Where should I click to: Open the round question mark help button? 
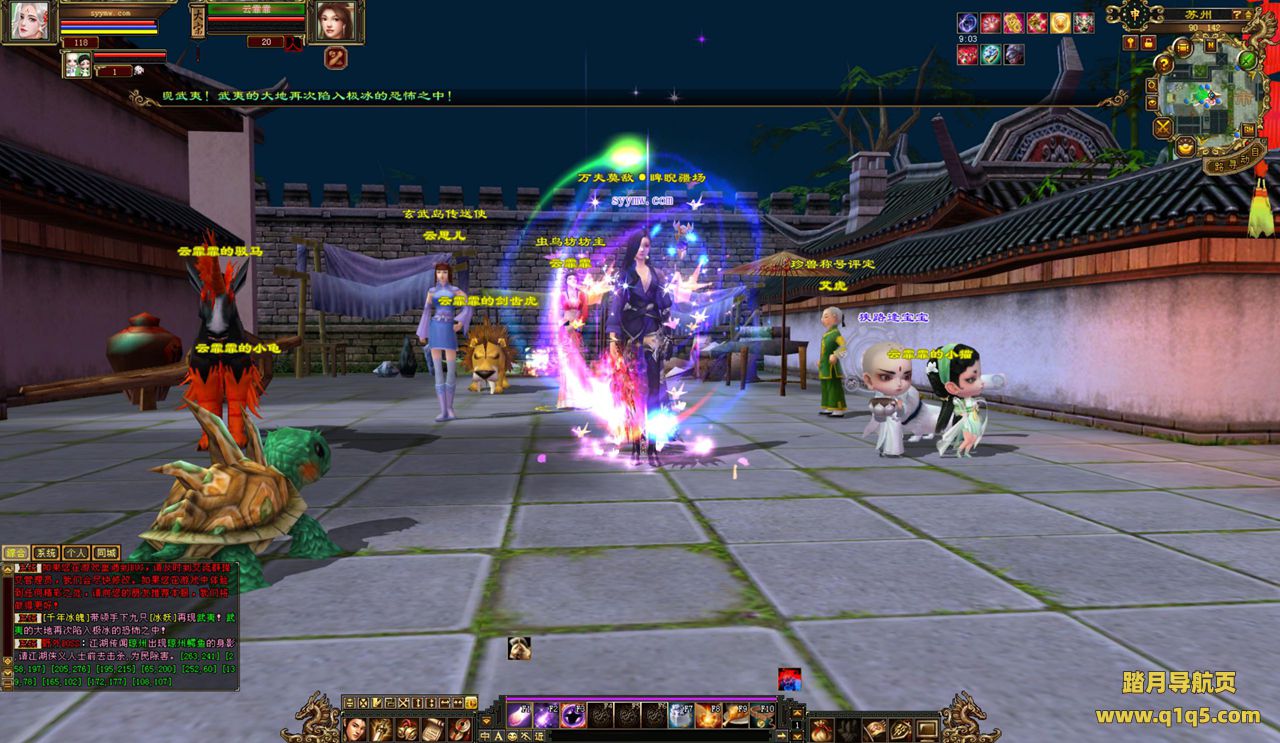[x=1164, y=63]
